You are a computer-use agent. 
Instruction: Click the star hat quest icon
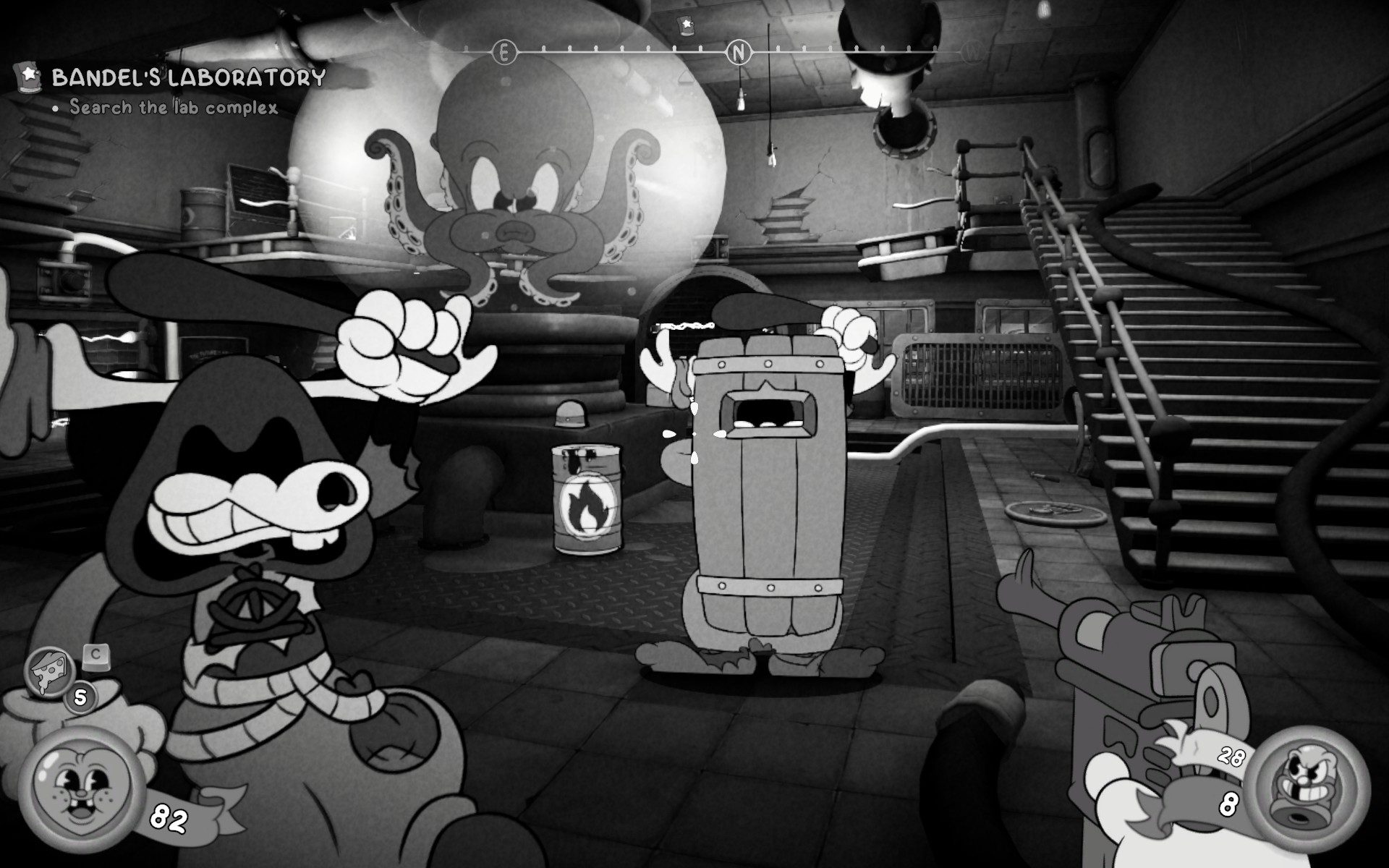tap(29, 75)
